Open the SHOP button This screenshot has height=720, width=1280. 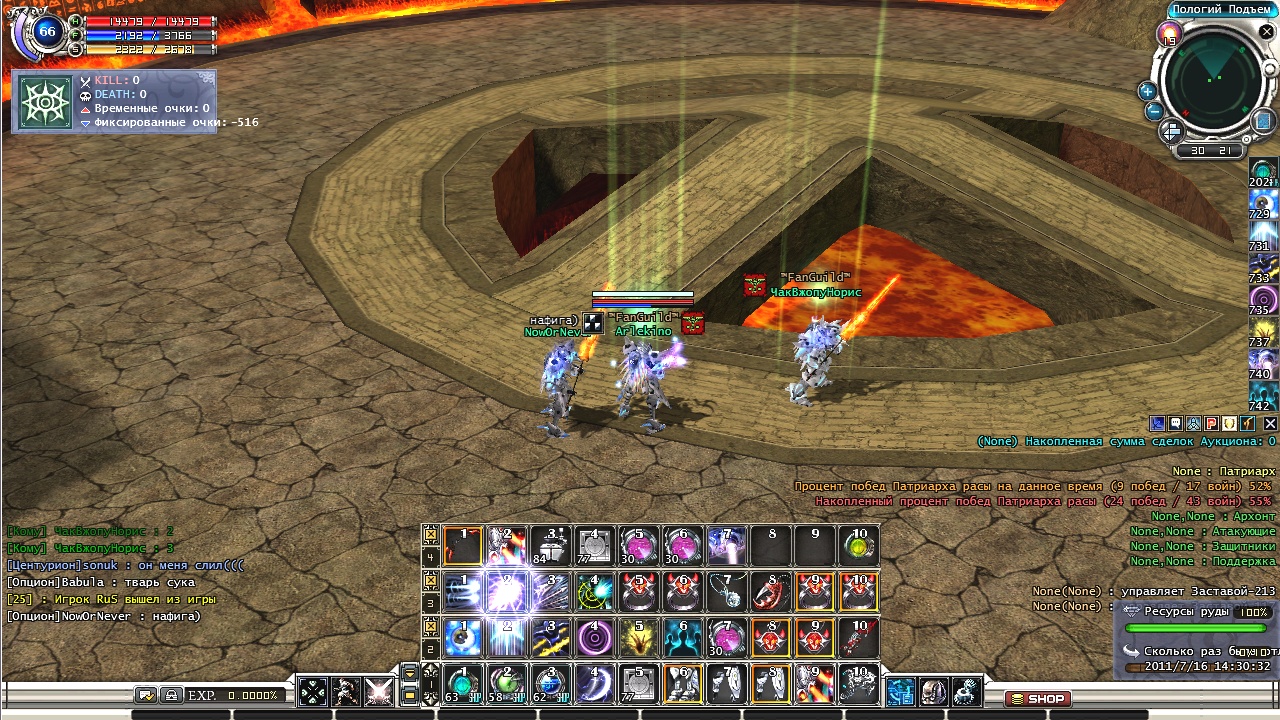tap(1037, 699)
